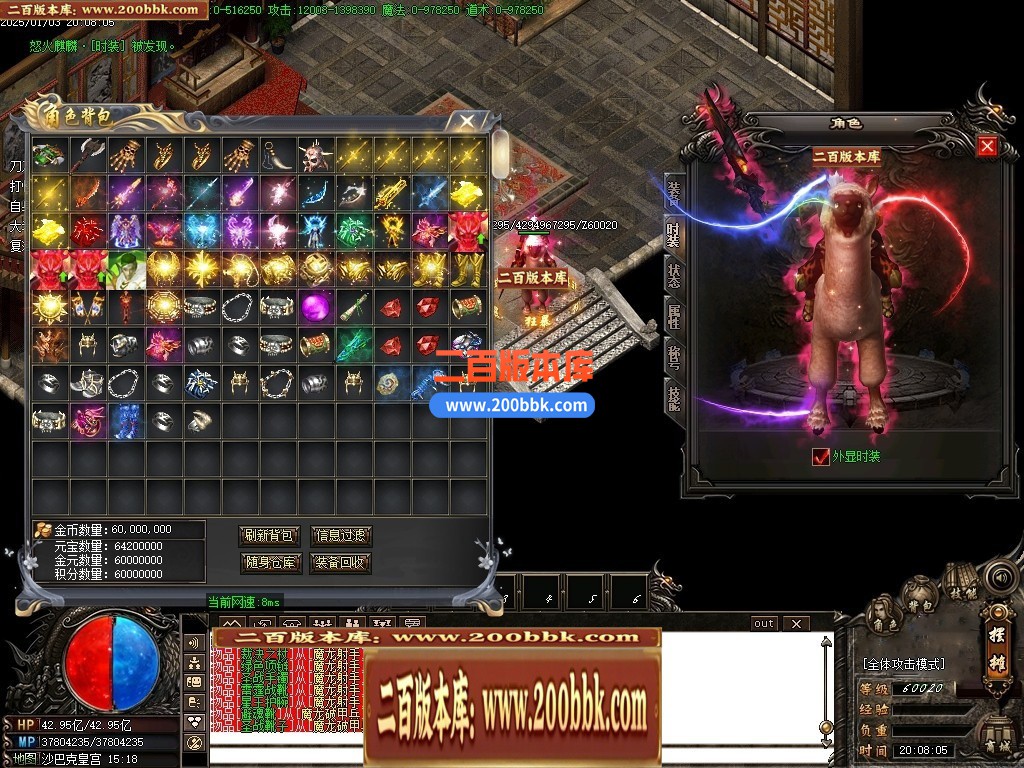Close the character backpack window

pos(467,121)
